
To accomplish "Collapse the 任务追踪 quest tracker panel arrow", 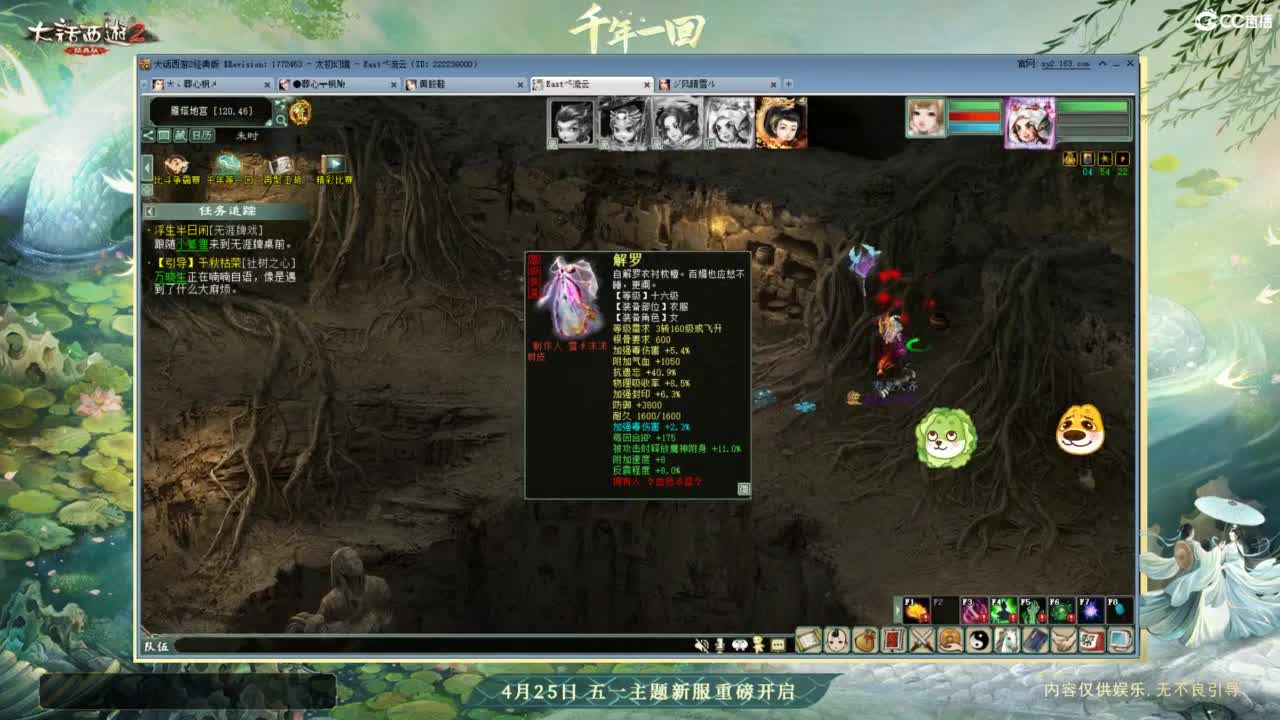I will (151, 210).
